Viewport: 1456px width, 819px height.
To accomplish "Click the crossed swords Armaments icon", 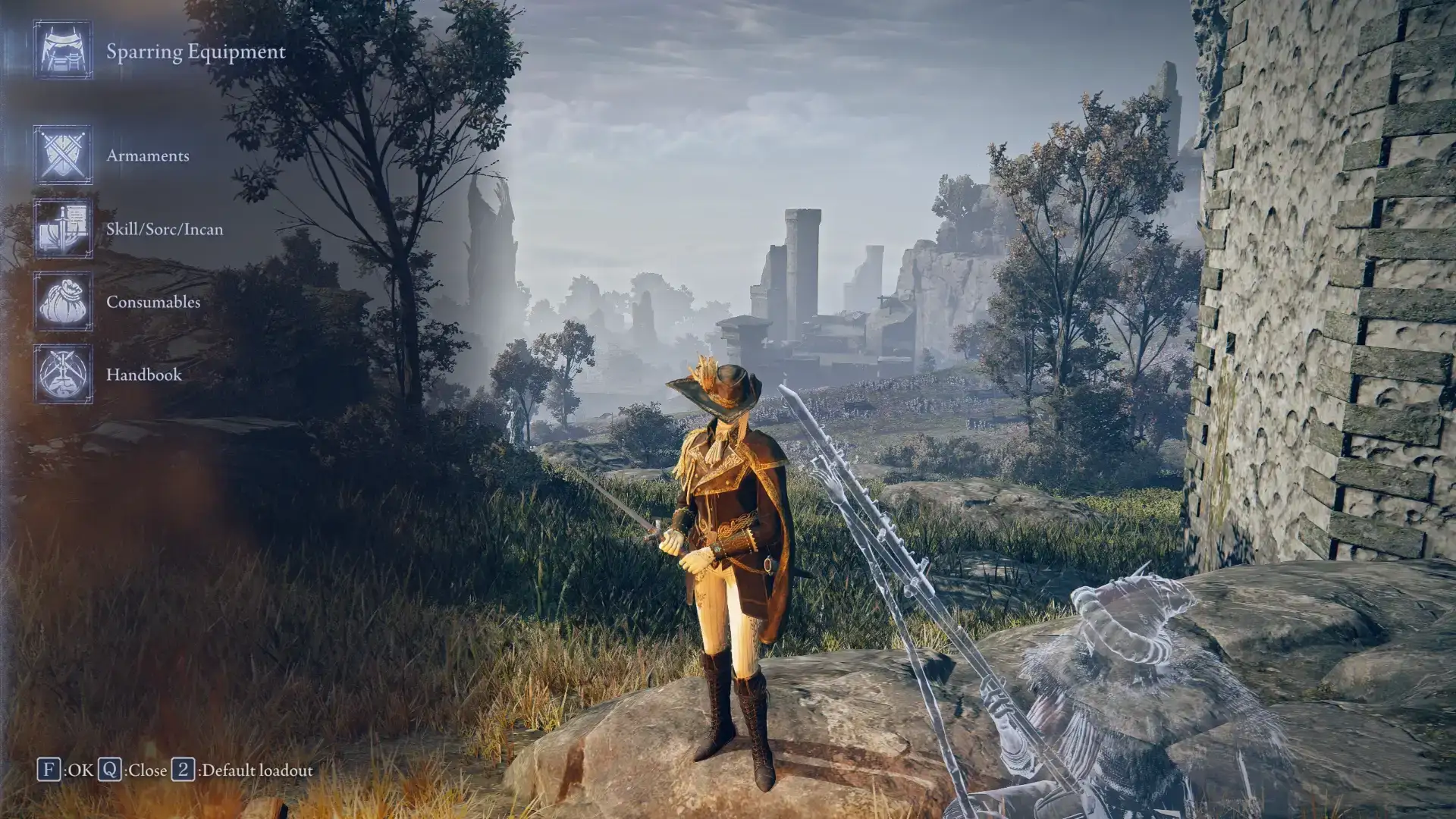I will click(x=63, y=155).
